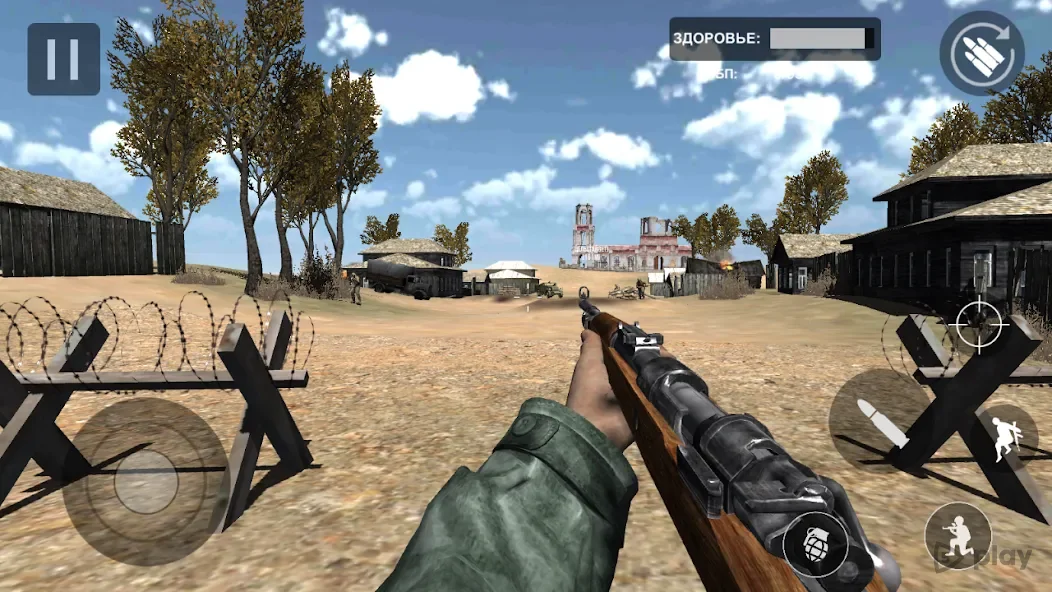Tap the running soldier sprint button
The height and width of the screenshot is (592, 1052).
point(1005,439)
